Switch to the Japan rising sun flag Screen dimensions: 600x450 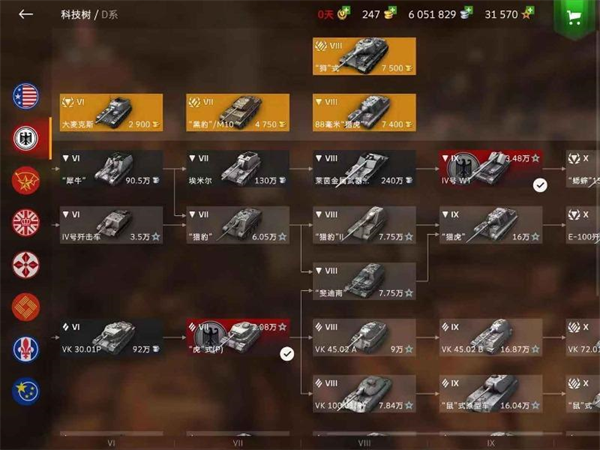point(25,223)
